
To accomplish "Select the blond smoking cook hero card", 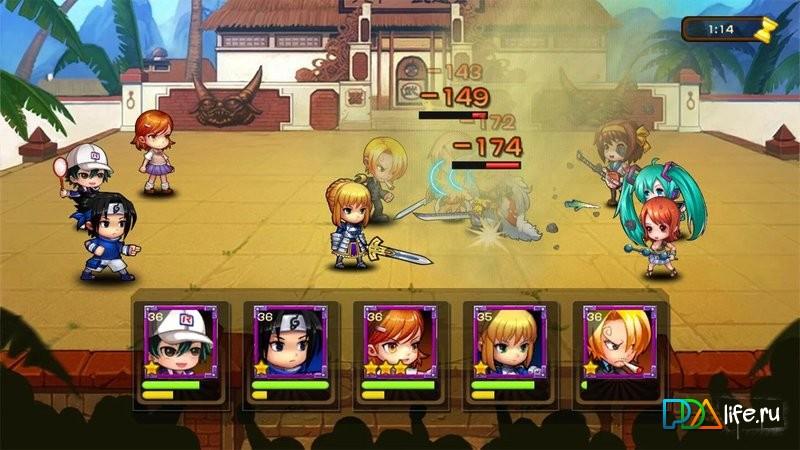I will coord(619,352).
